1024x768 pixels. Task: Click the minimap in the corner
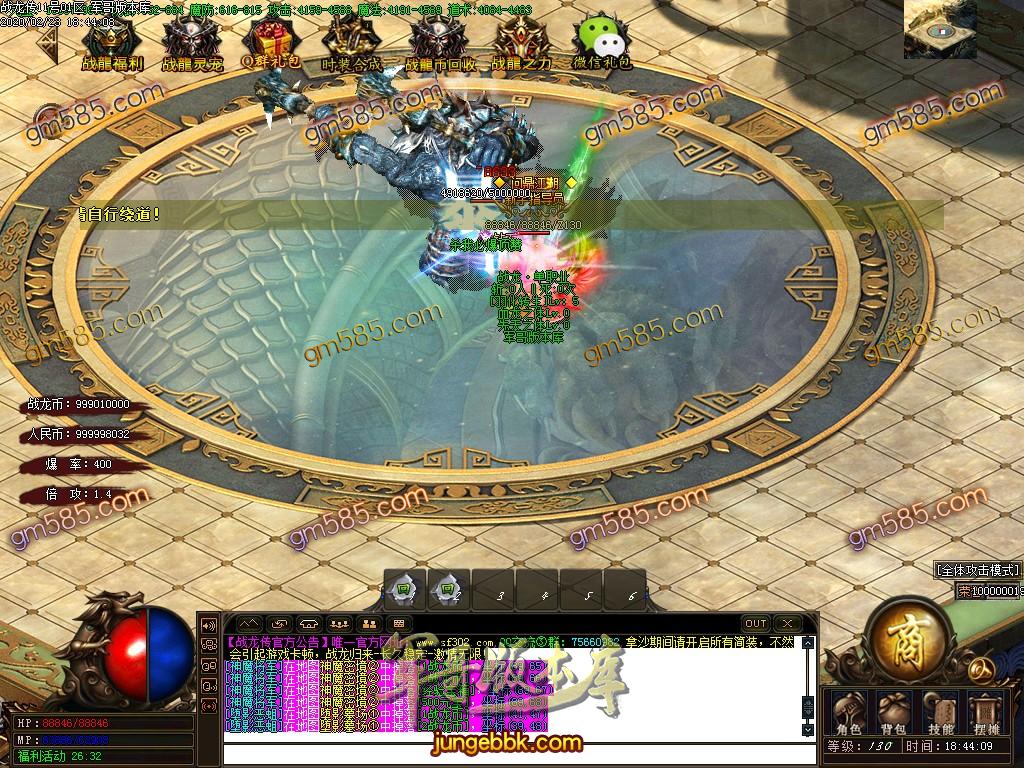tap(939, 30)
